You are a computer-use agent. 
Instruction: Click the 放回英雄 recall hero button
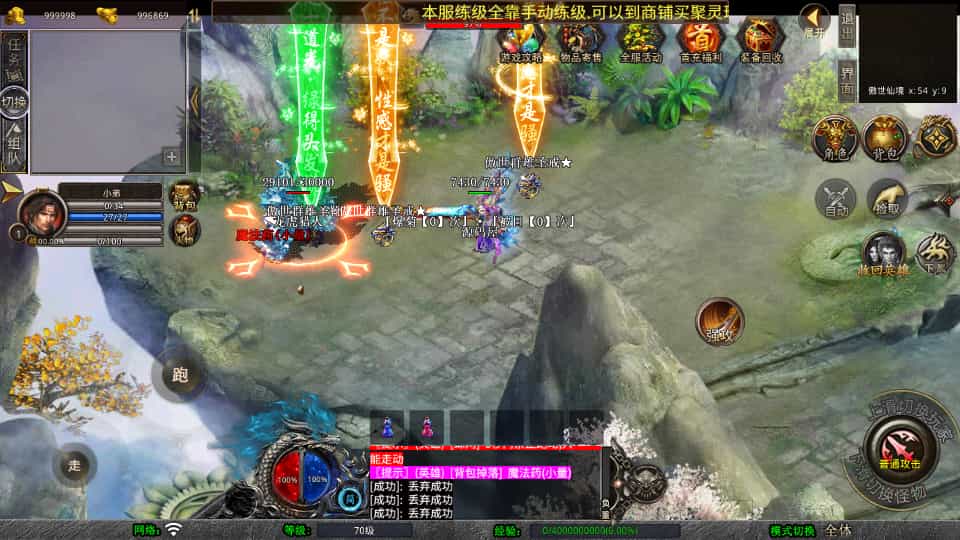(882, 254)
